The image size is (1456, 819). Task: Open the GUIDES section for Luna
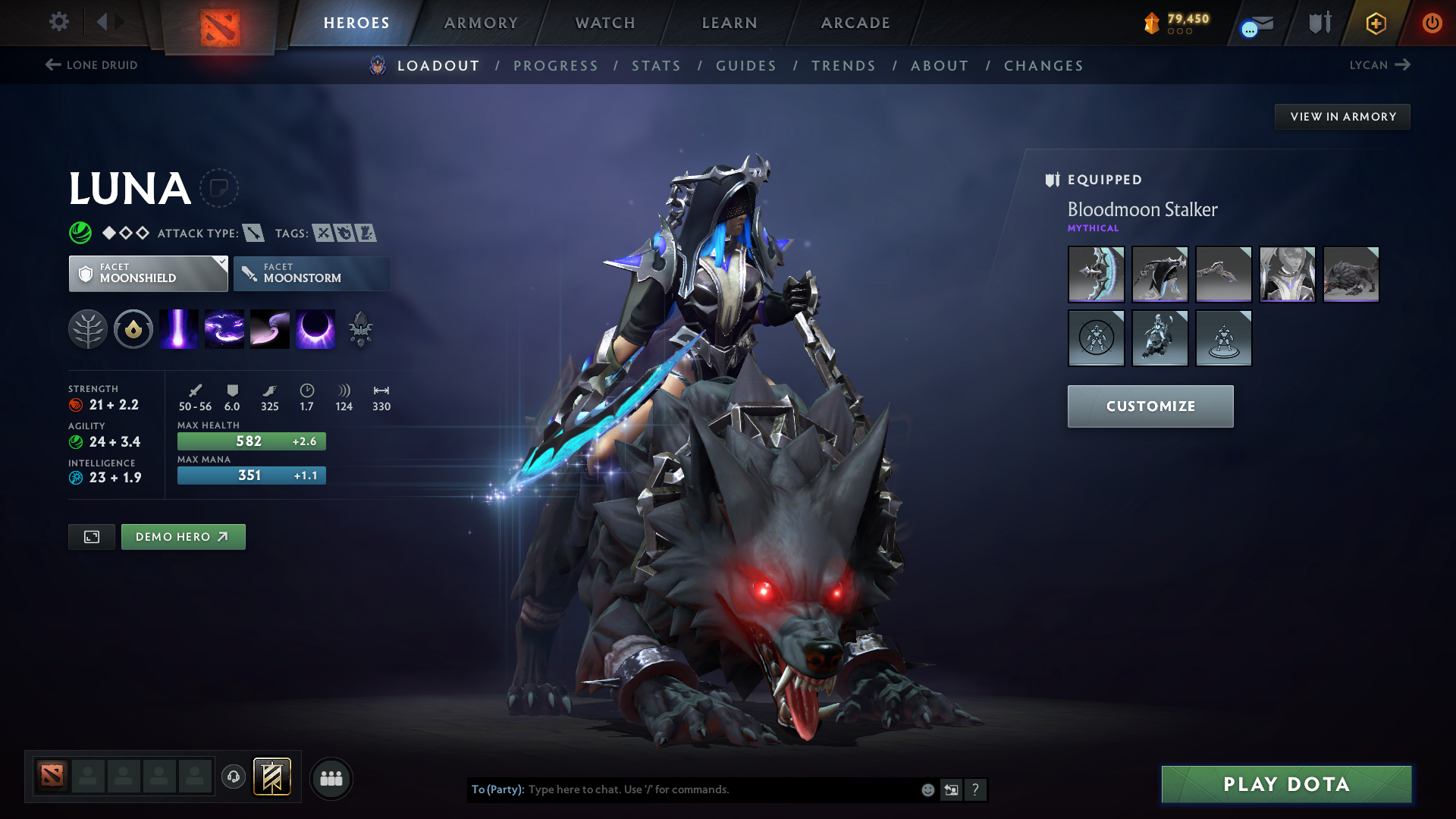[745, 66]
